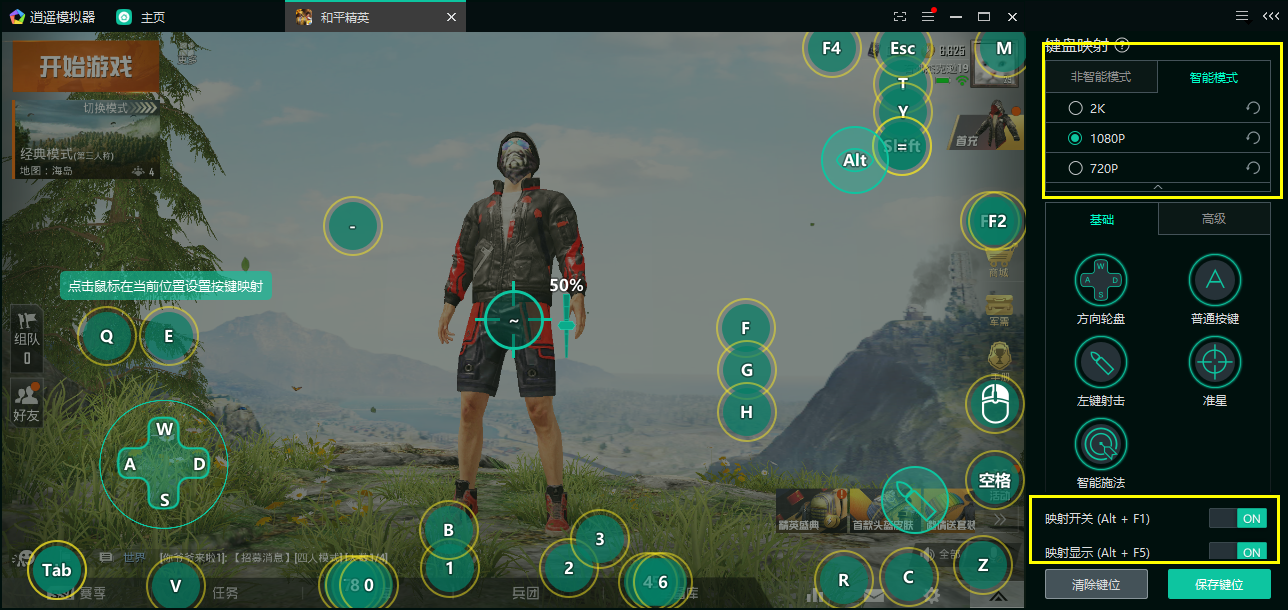Switch to 智能模式 tab
Viewport: 1288px width, 610px height.
(x=1213, y=77)
